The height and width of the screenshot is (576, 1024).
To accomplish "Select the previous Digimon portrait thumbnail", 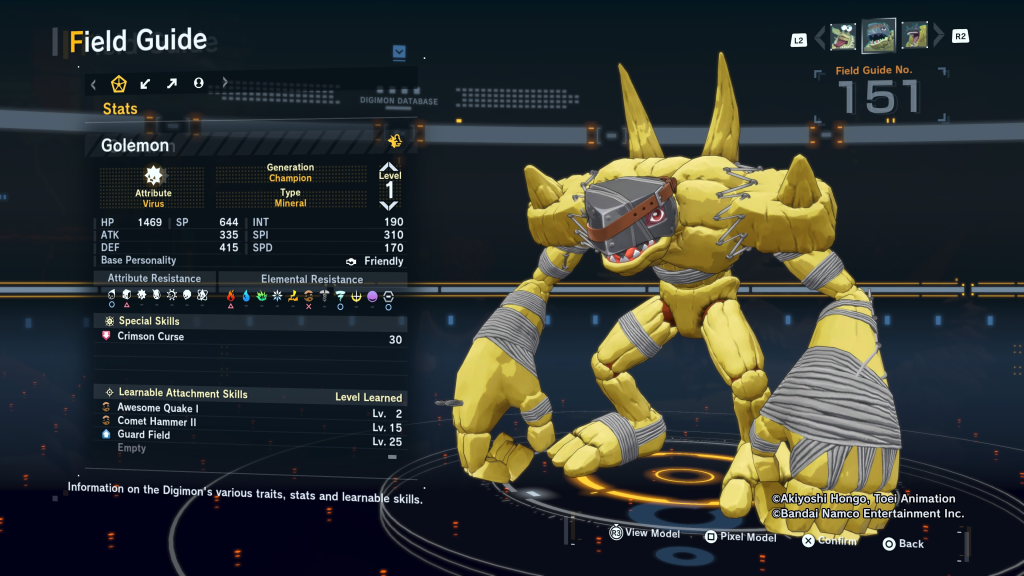I will click(843, 37).
